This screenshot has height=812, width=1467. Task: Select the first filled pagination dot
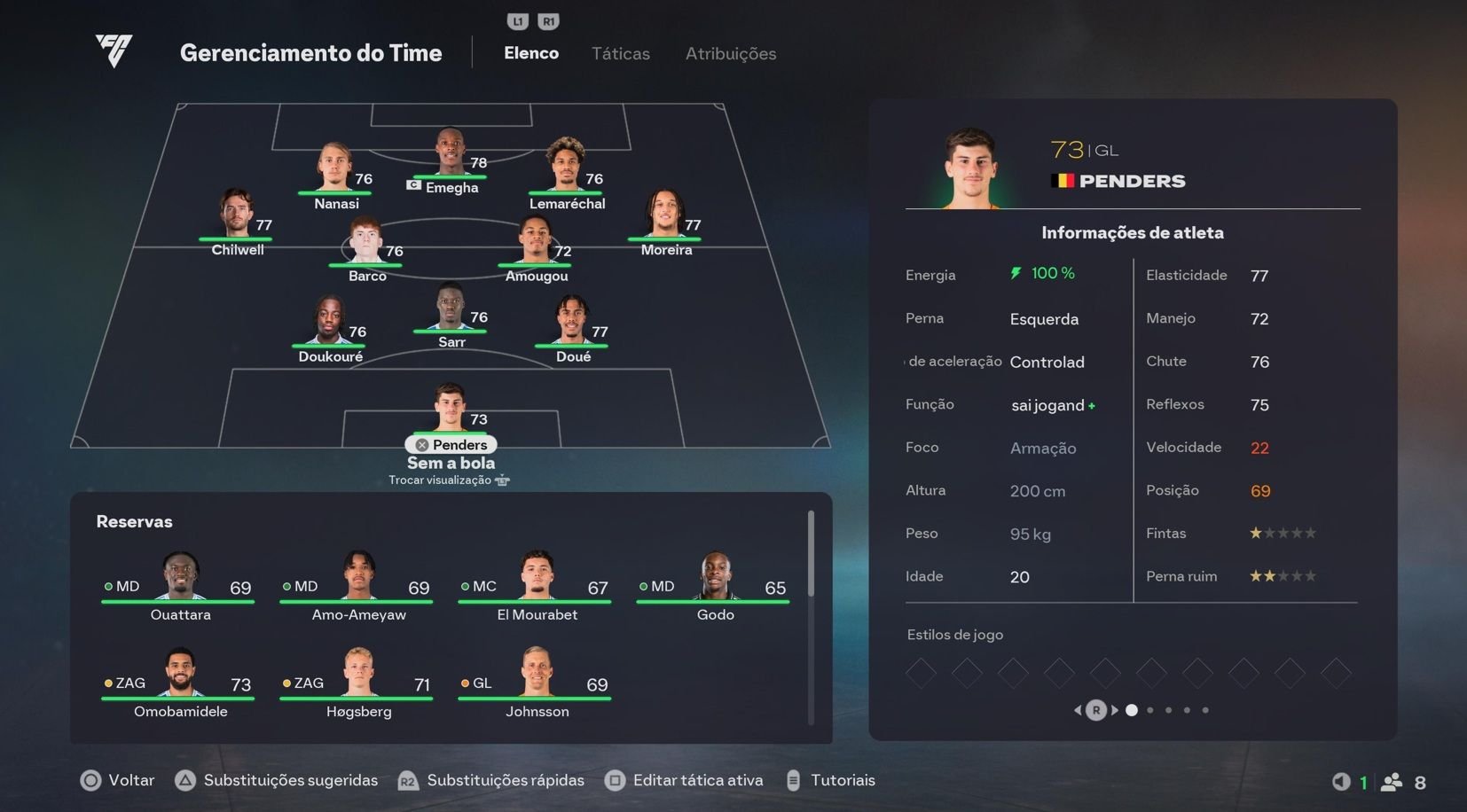(1132, 710)
